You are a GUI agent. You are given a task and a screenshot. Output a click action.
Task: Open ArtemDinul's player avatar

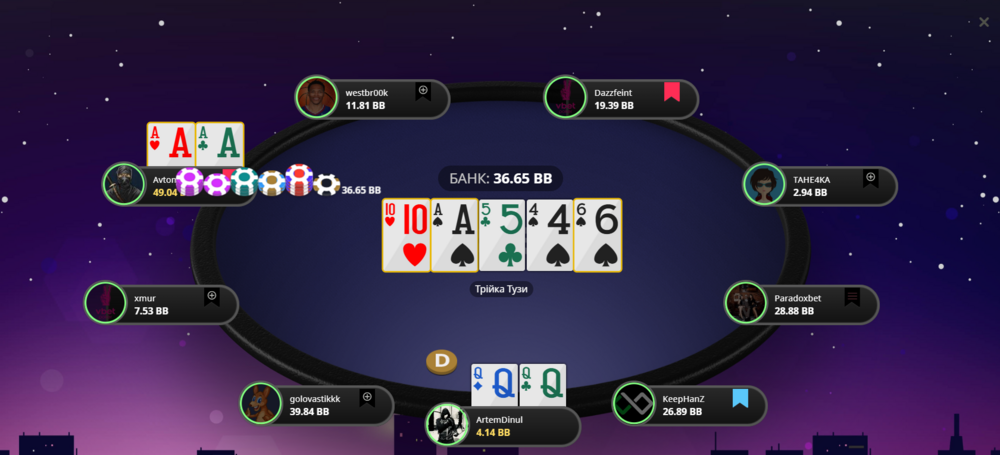pyautogui.click(x=446, y=425)
